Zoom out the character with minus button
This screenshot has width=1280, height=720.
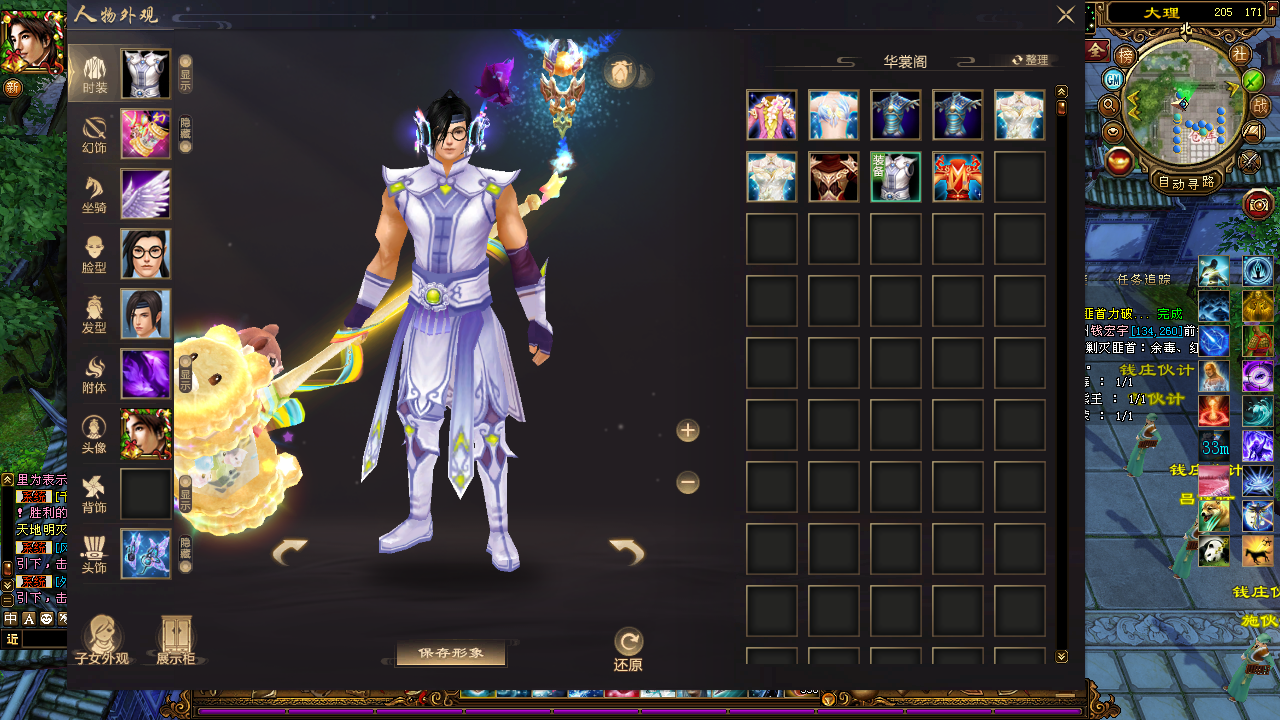[688, 483]
